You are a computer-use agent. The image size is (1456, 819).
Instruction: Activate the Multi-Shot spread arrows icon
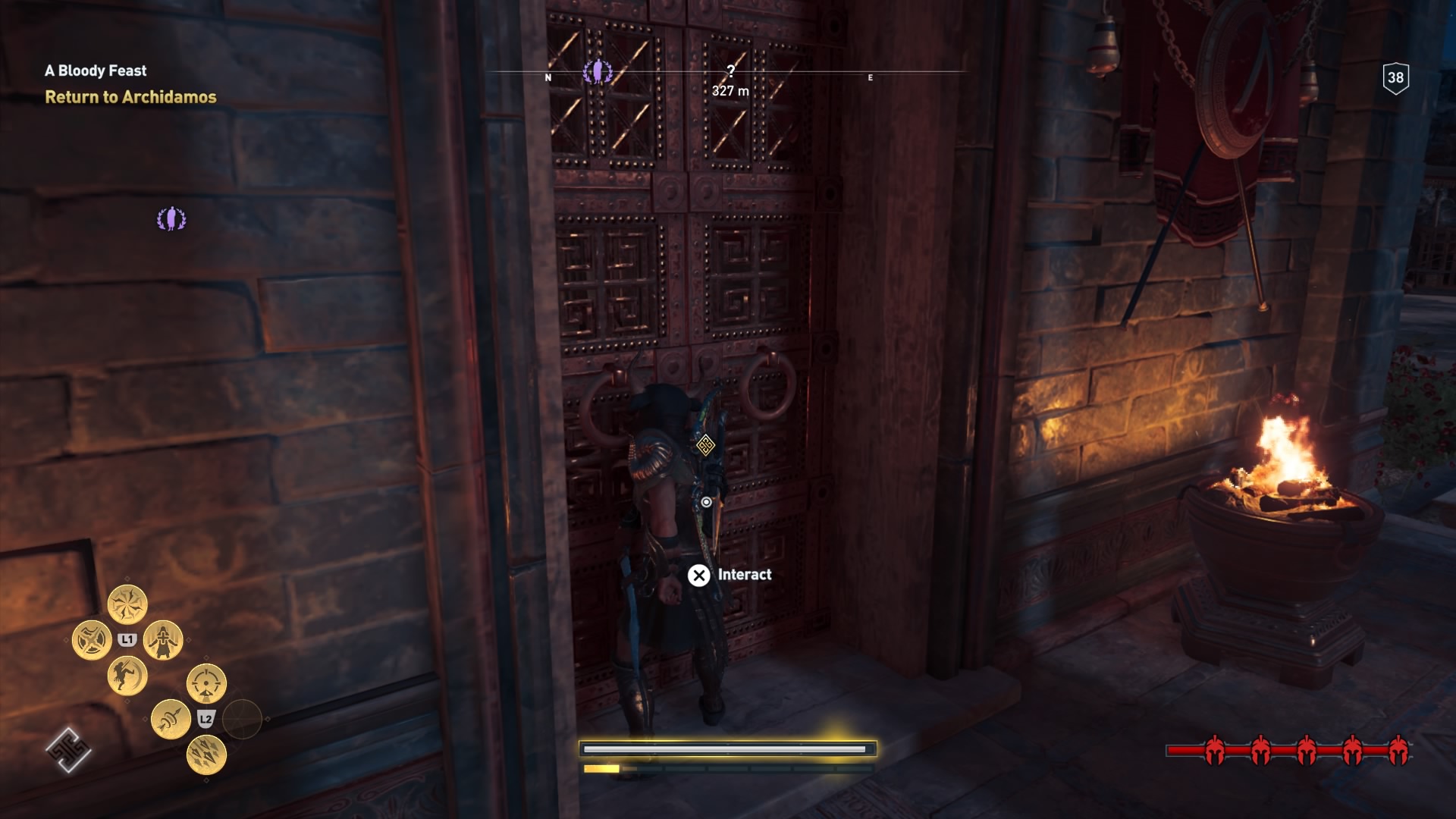point(206,755)
